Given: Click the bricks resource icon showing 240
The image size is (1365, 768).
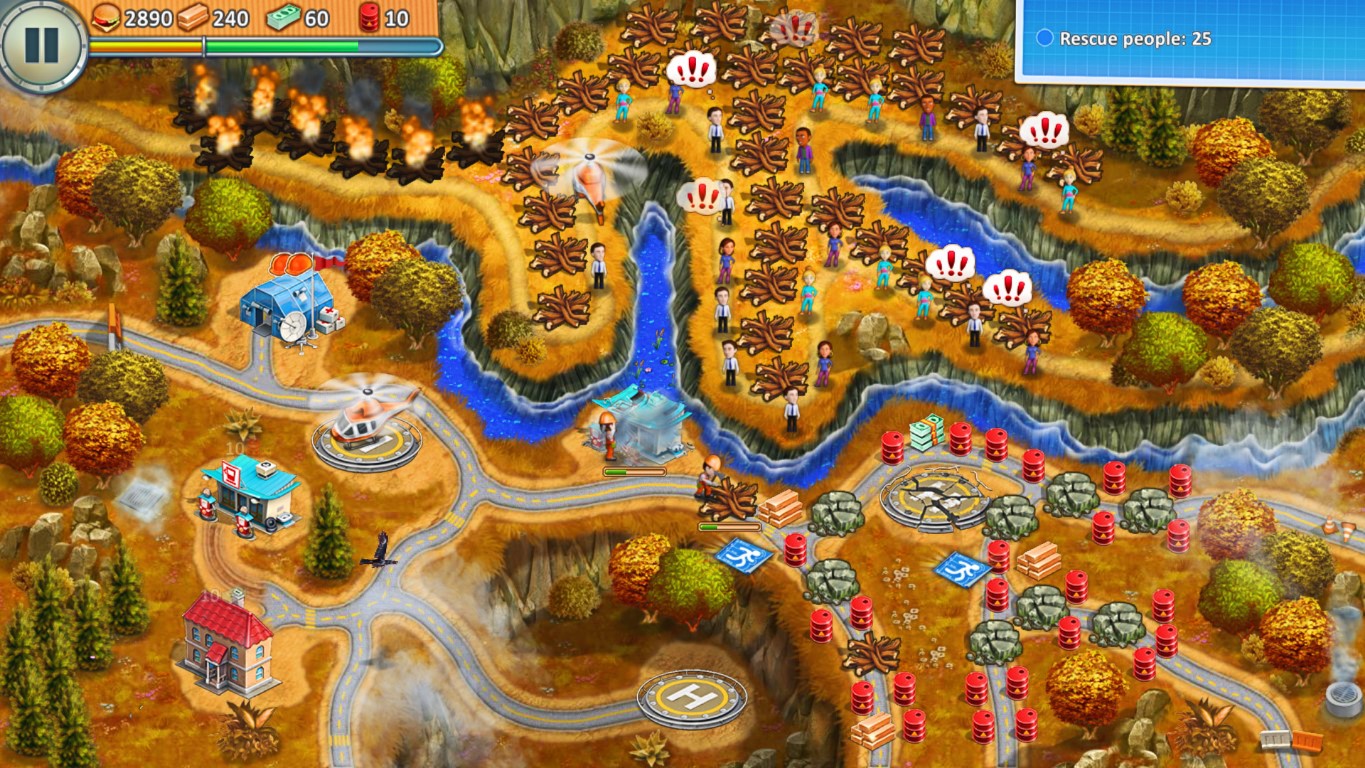Looking at the screenshot, I should [194, 15].
